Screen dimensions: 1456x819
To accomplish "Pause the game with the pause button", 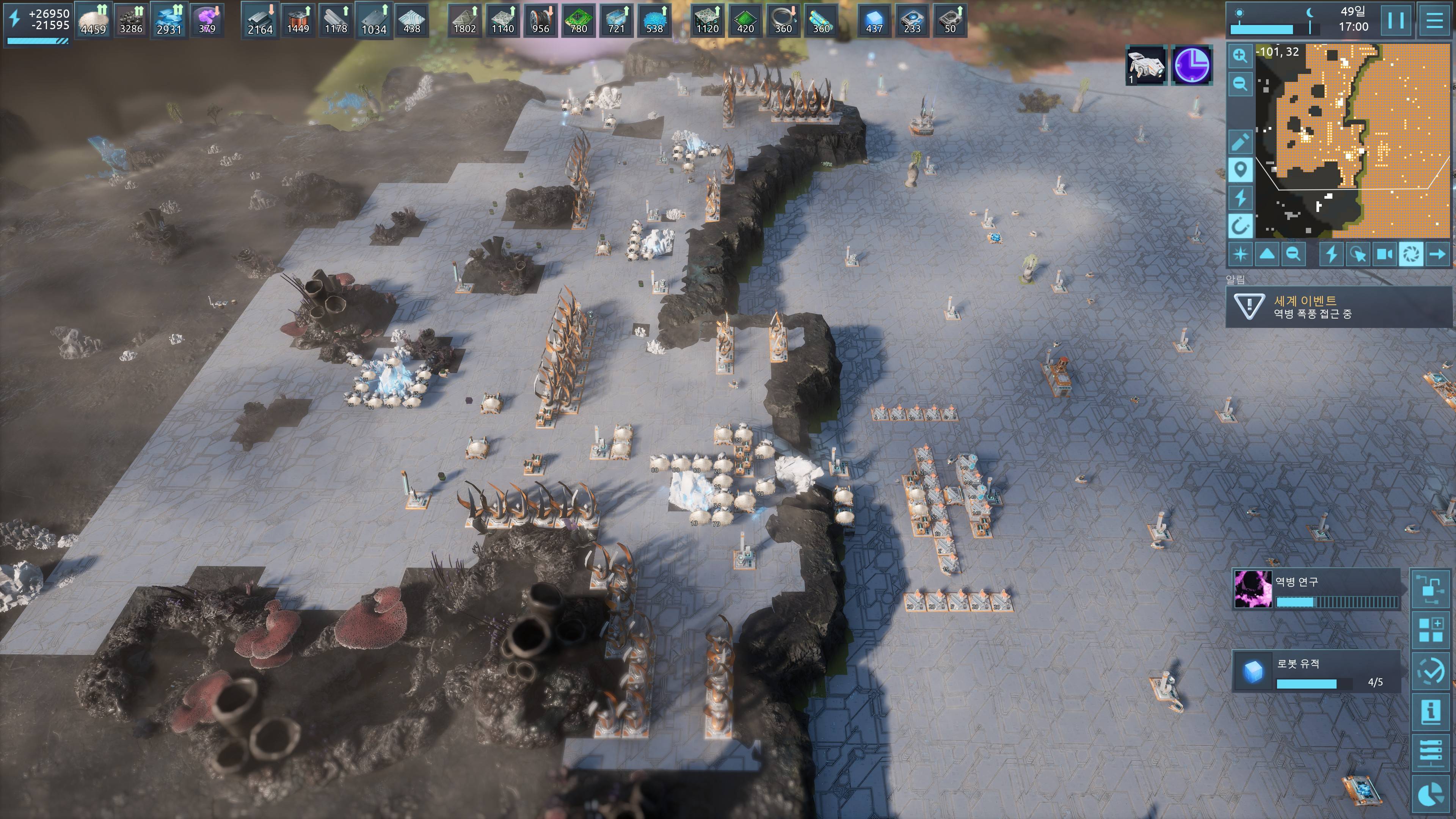I will pyautogui.click(x=1396, y=20).
